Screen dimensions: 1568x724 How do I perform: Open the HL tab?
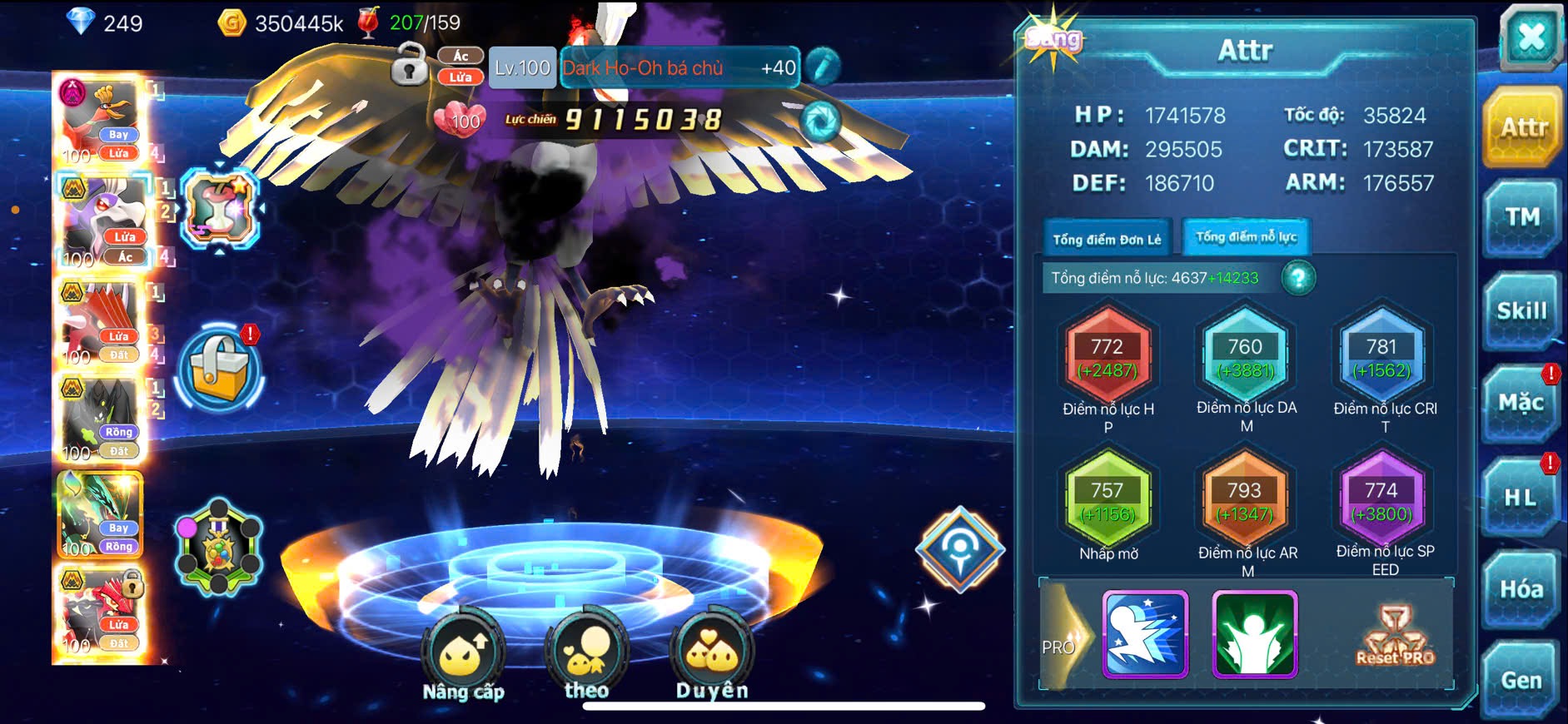point(1520,498)
